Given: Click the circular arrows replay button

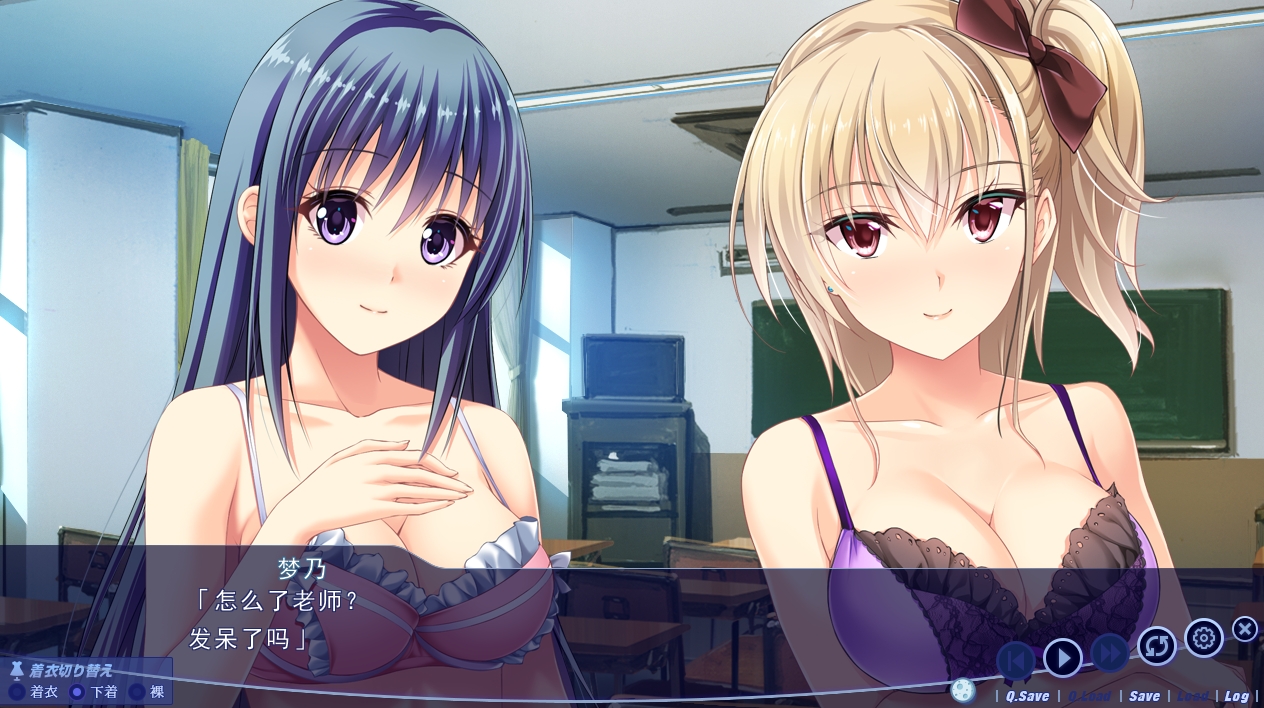Looking at the screenshot, I should pos(1157,646).
